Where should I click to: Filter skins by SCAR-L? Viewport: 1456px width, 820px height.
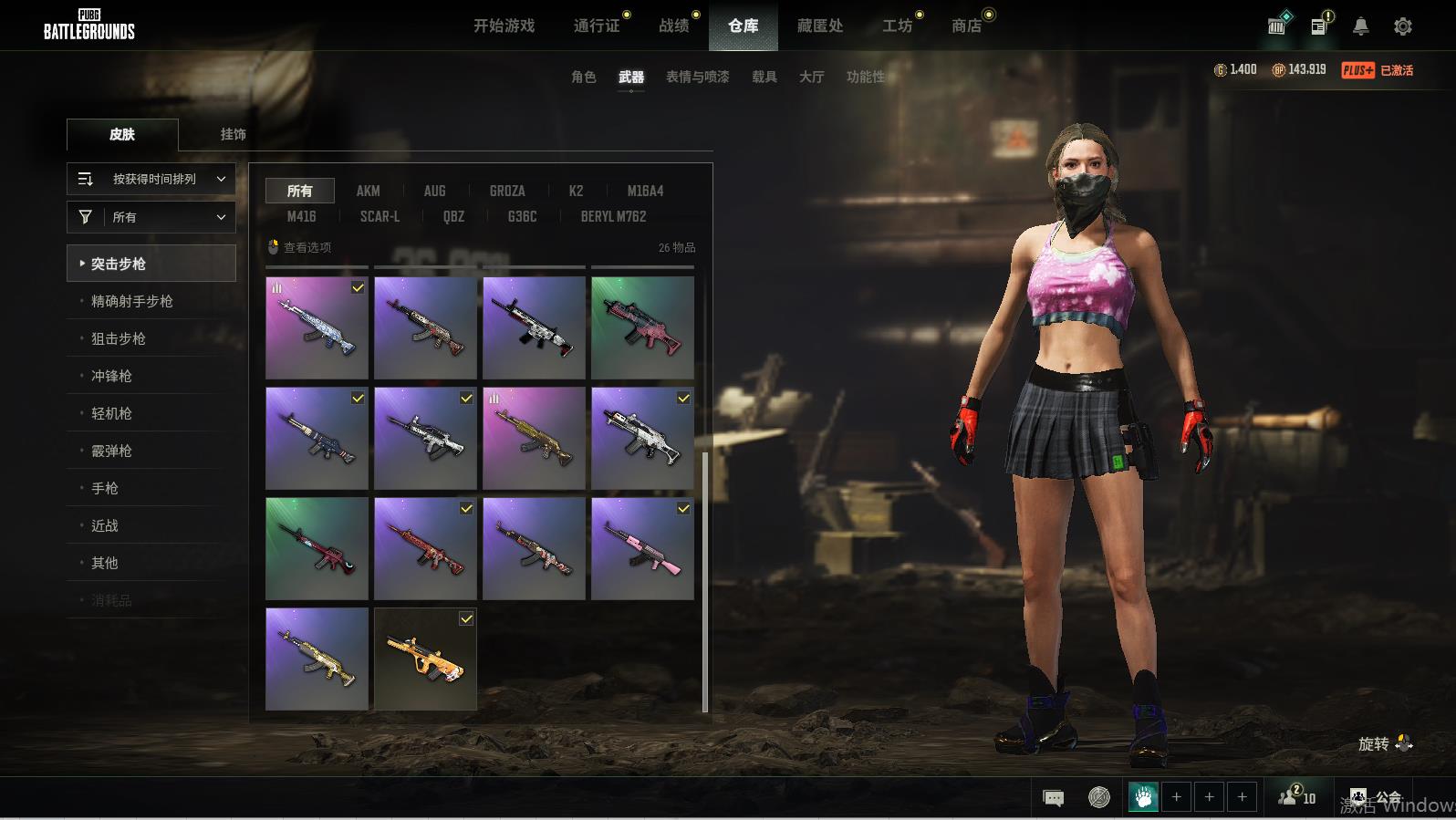(380, 216)
